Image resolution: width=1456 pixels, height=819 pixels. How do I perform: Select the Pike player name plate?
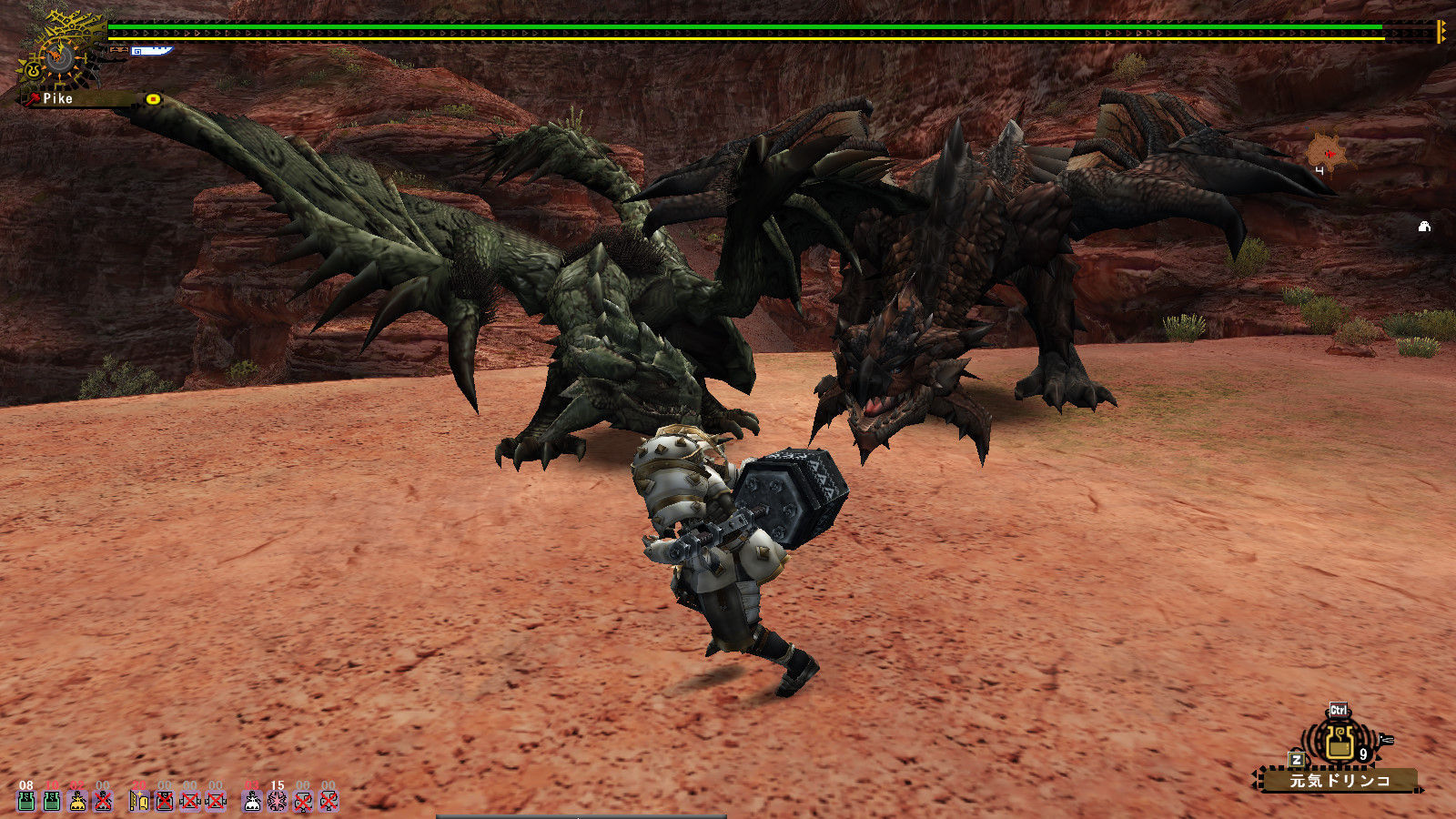[58, 98]
